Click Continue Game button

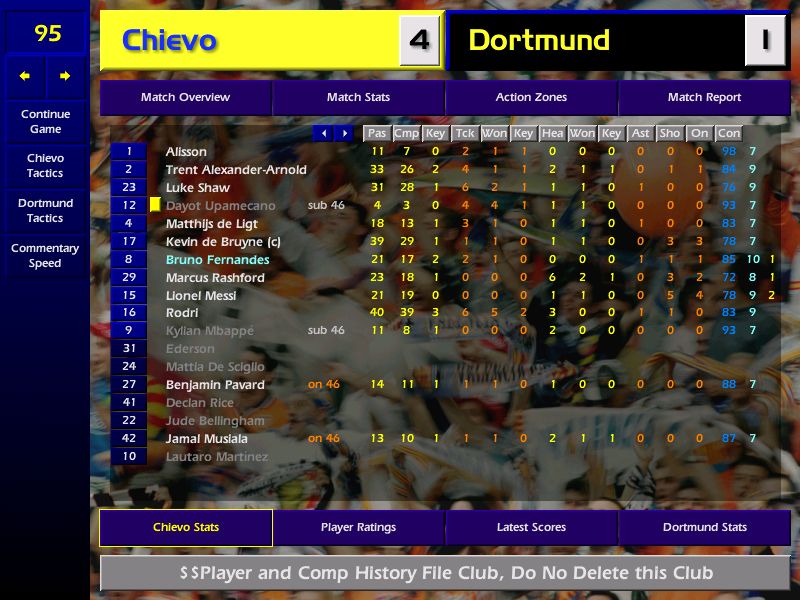point(45,121)
